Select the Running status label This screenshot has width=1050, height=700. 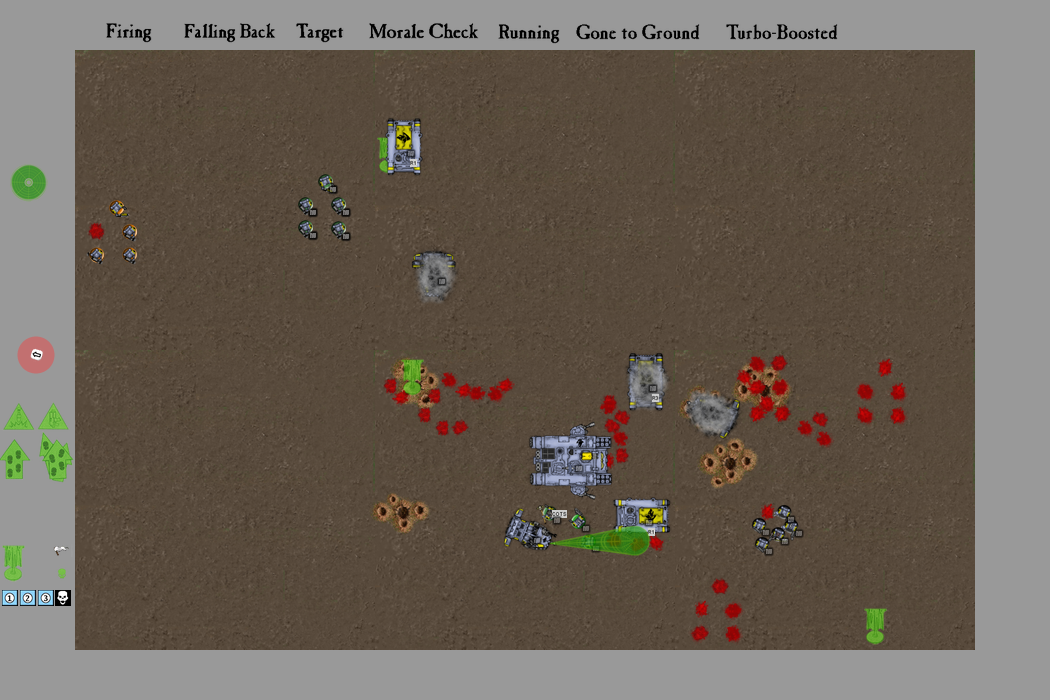coord(528,32)
